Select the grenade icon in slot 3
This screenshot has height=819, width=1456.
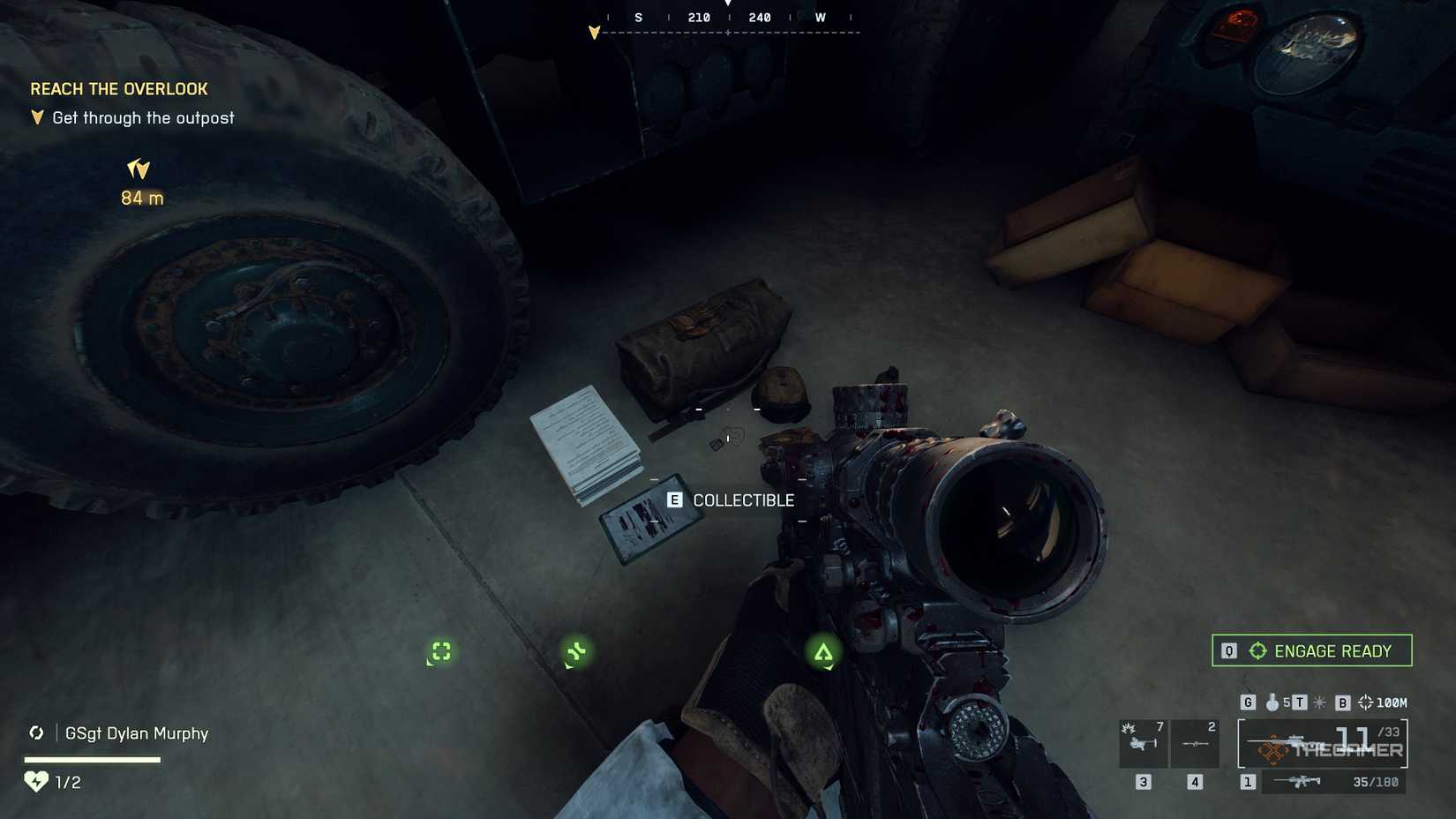1143,744
